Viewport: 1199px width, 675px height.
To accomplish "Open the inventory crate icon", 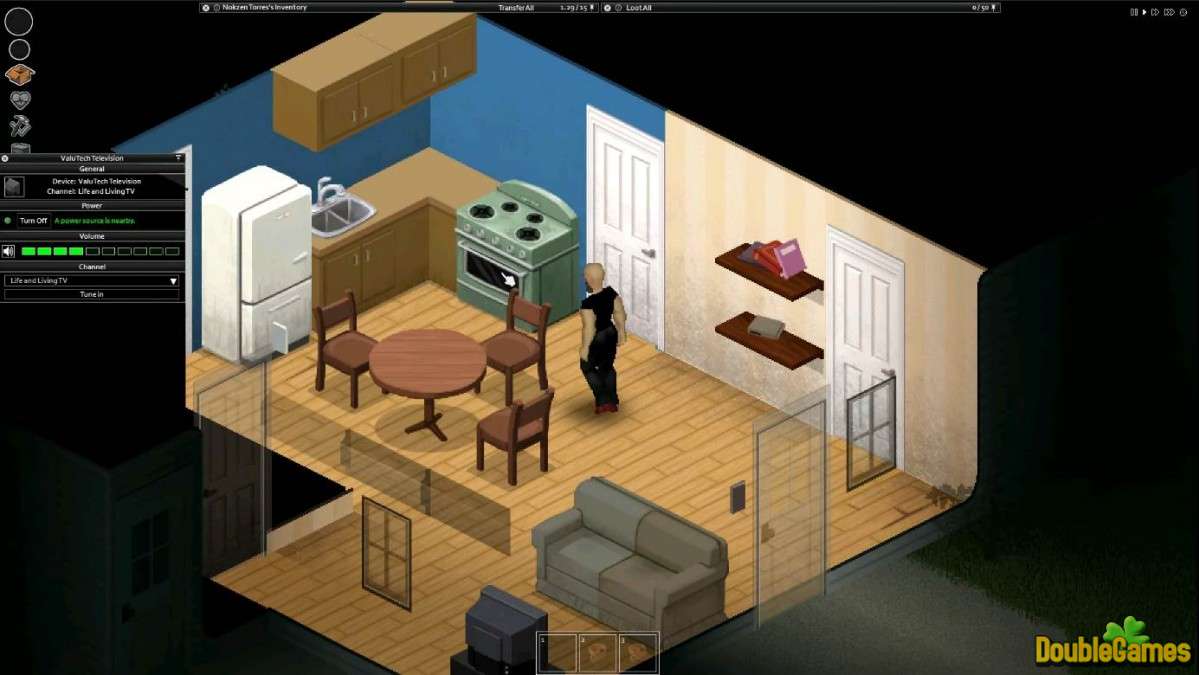I will 20,74.
